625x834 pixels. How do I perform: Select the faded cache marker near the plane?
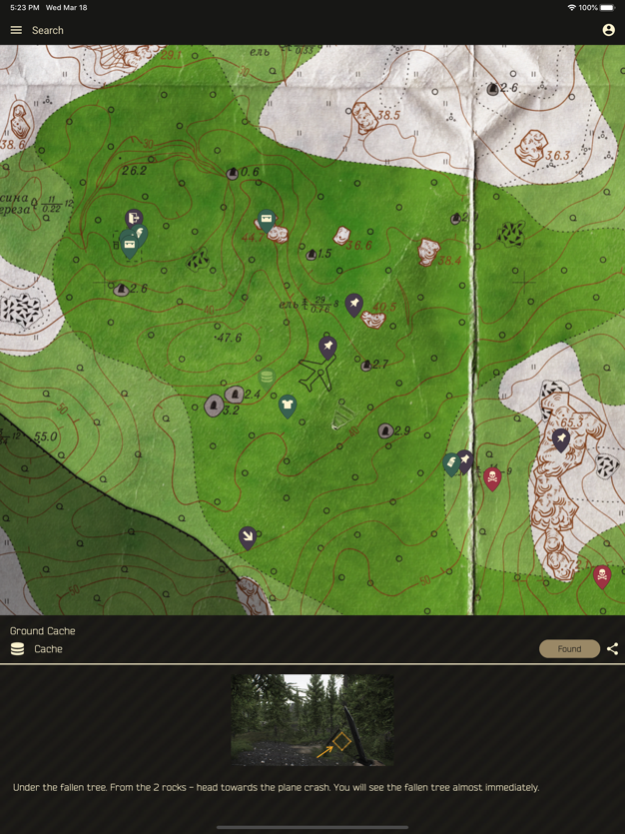pyautogui.click(x=266, y=377)
